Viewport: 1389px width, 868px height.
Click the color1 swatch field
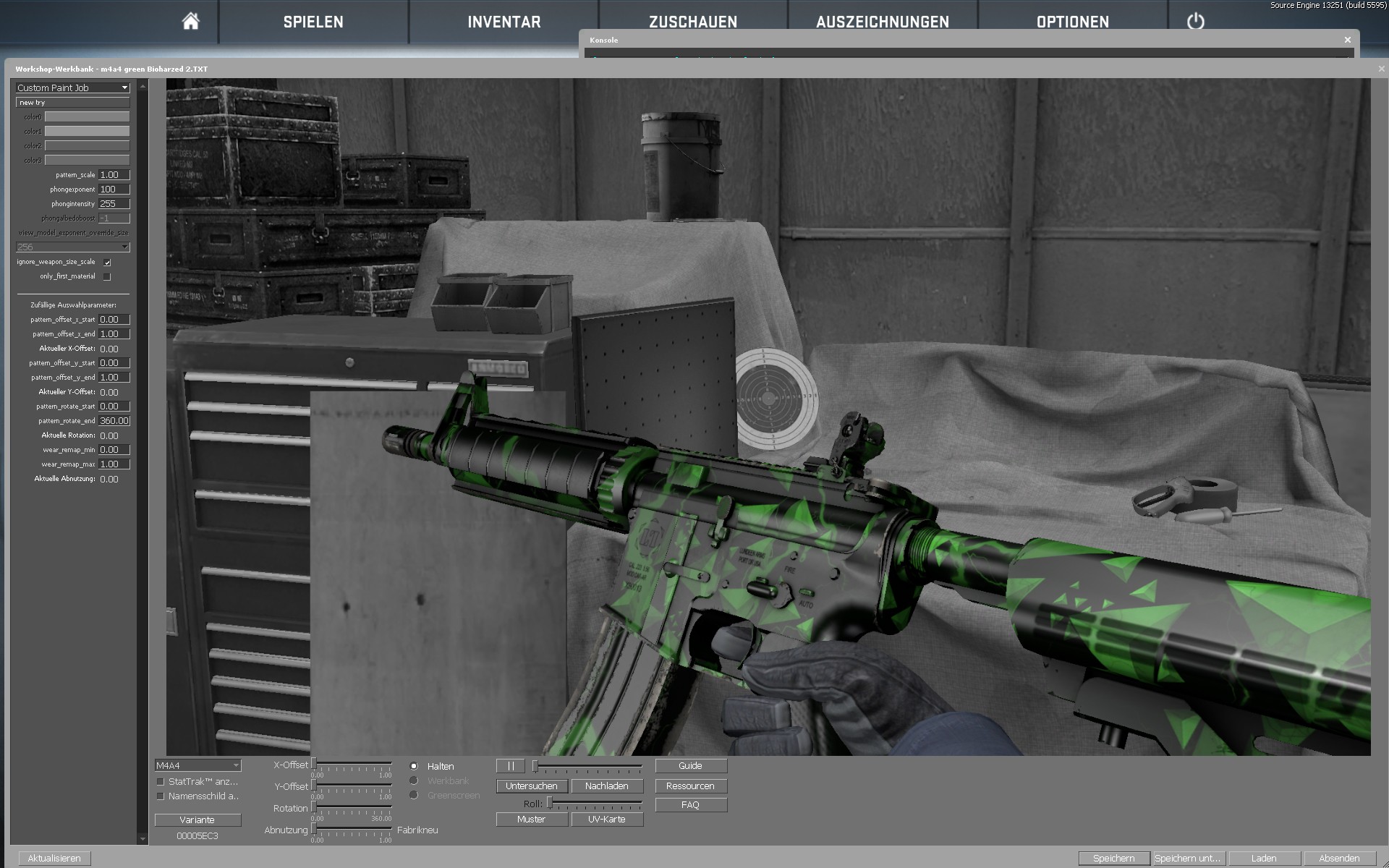tap(86, 131)
